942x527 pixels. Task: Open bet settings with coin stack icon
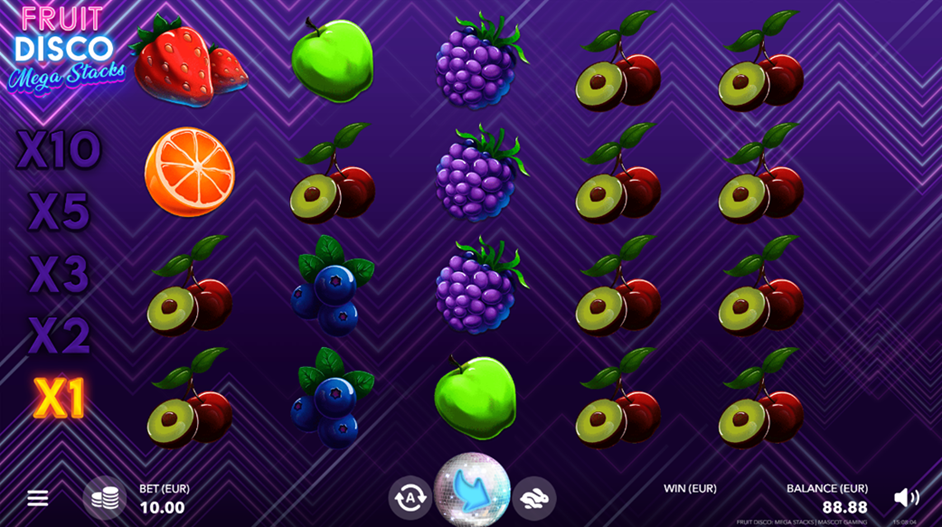(104, 497)
